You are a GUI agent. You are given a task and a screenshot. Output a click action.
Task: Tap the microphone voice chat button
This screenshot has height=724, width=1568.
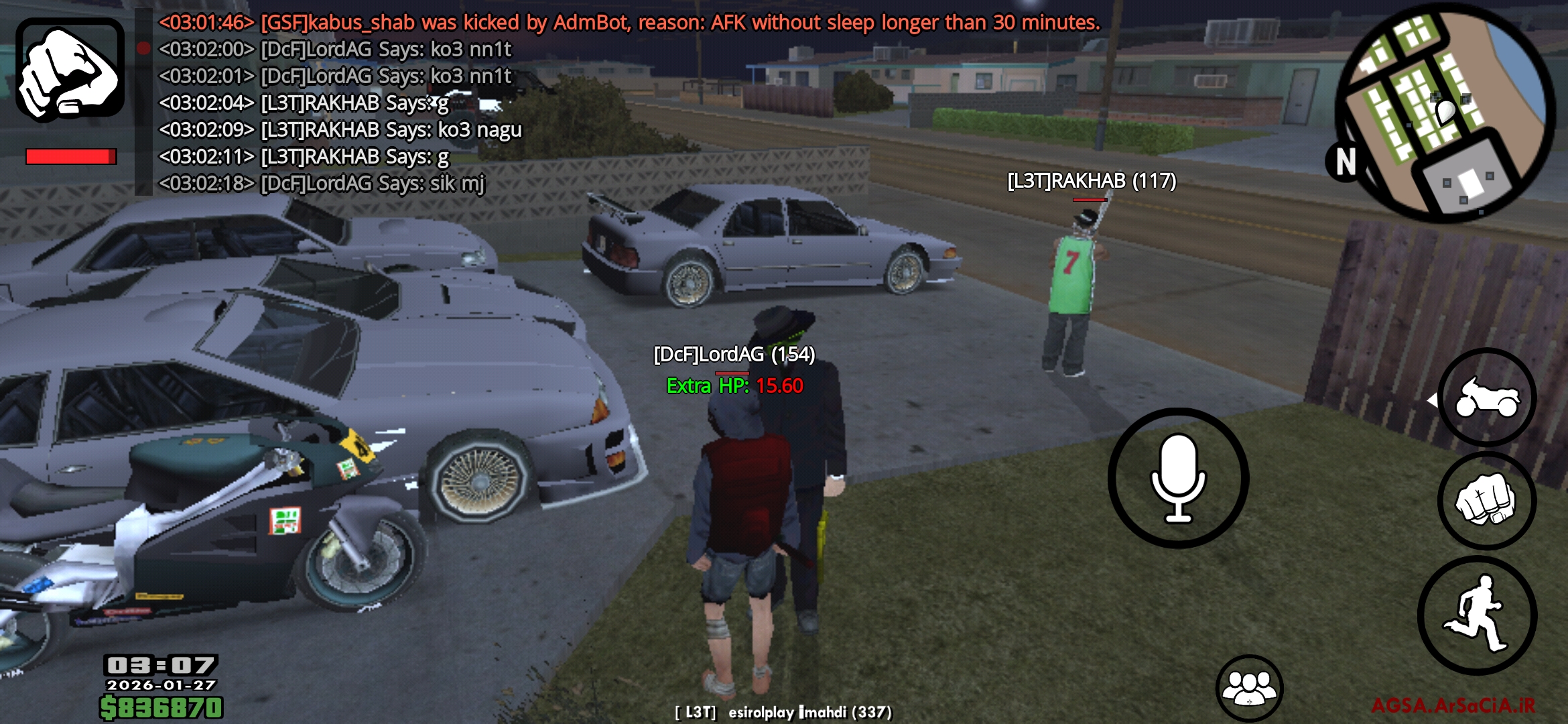1178,478
